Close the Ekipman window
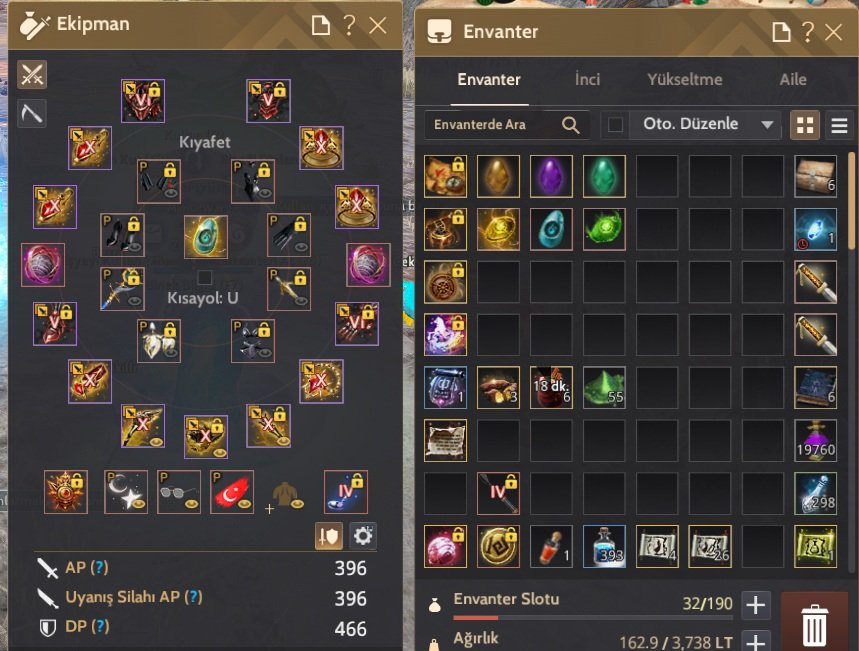This screenshot has width=859, height=651. (378, 26)
